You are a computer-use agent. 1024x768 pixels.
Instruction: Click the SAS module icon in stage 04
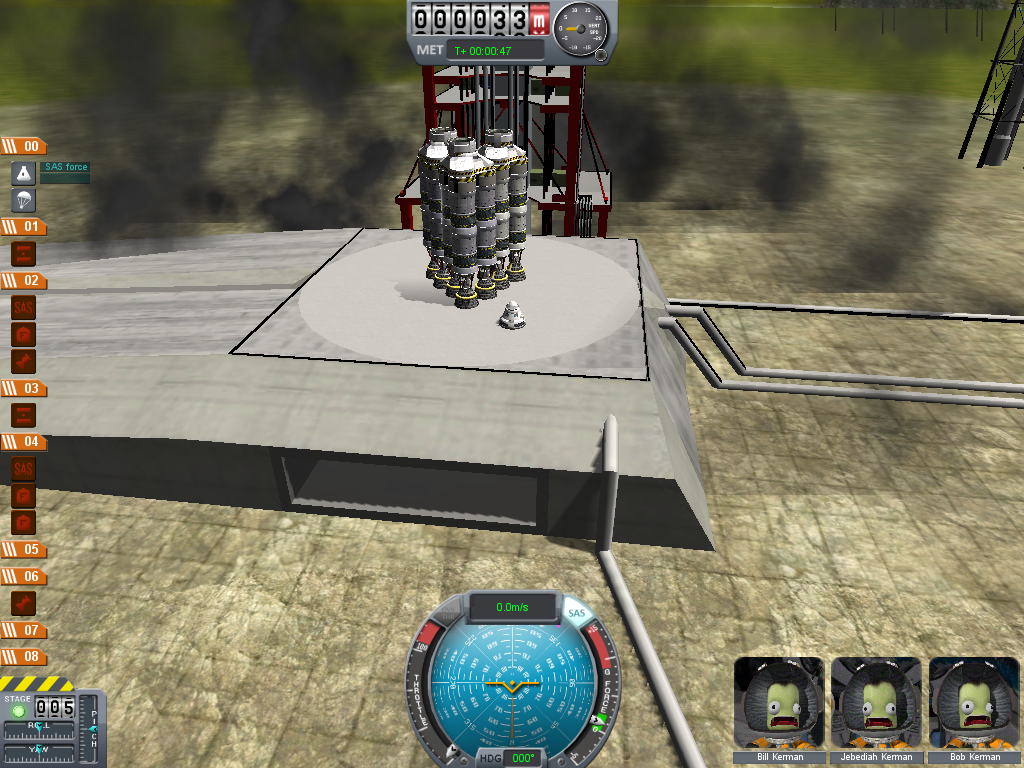24,468
